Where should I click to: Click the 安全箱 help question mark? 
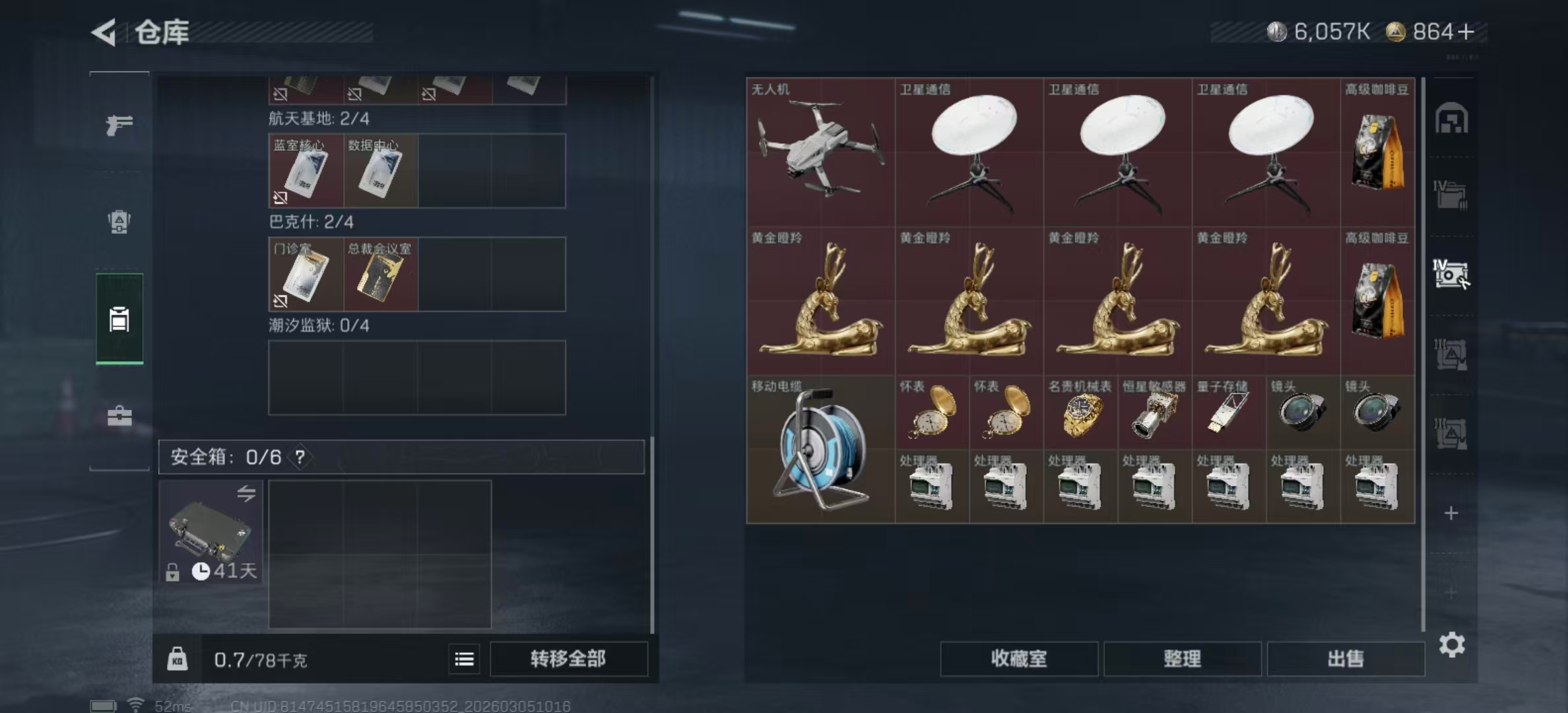click(301, 456)
